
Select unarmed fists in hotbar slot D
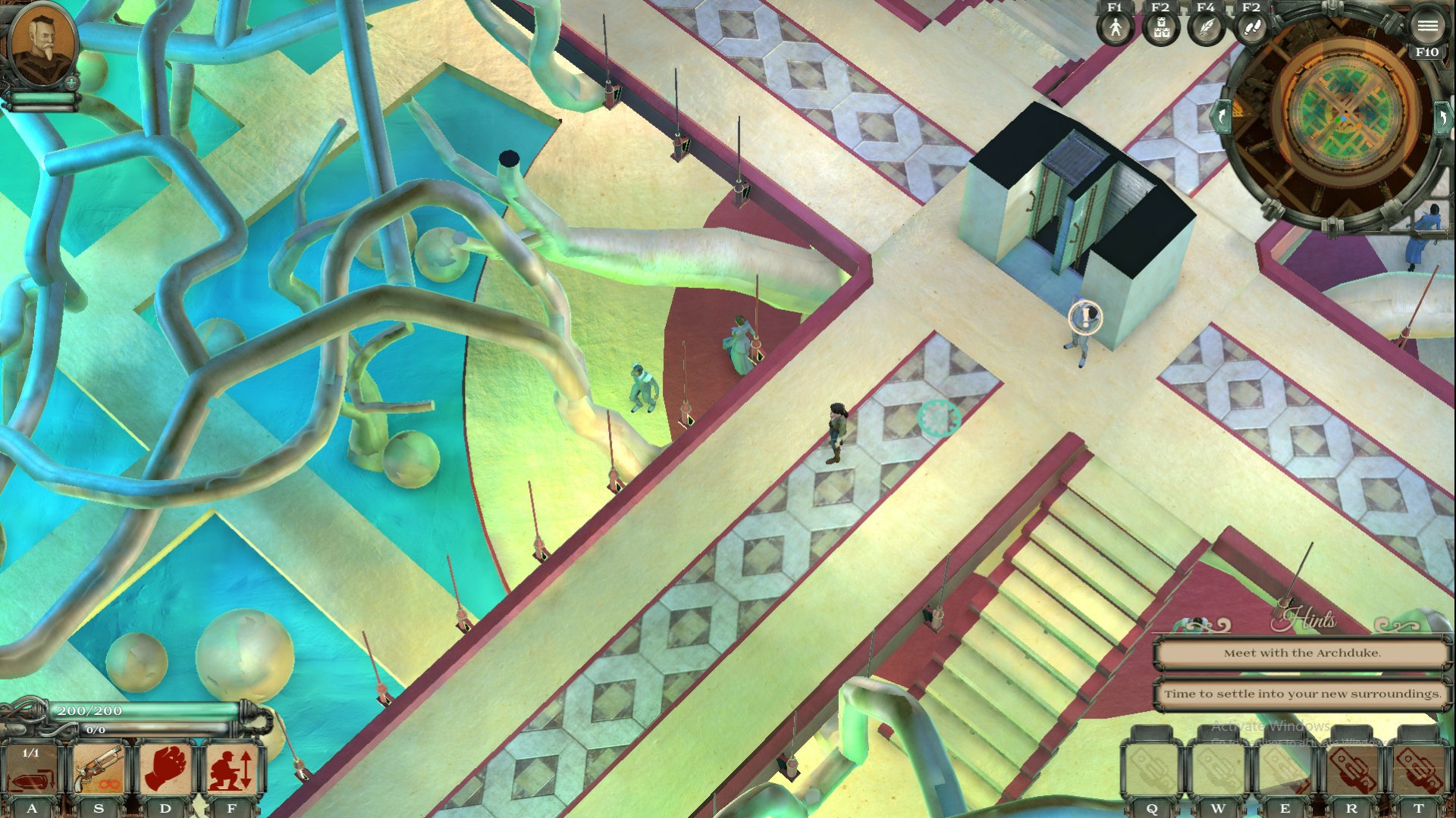pos(165,768)
